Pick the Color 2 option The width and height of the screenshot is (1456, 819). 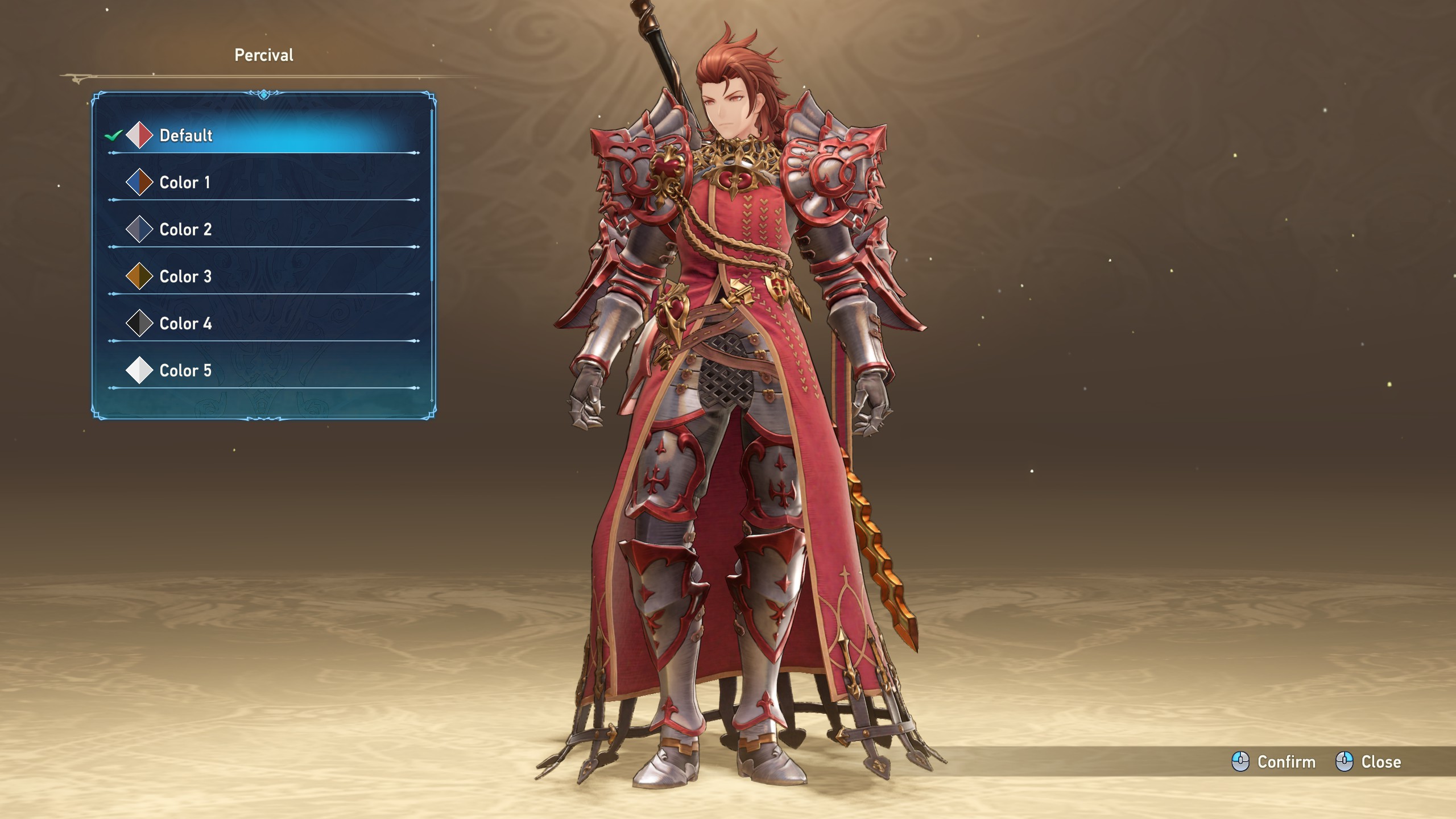(185, 230)
